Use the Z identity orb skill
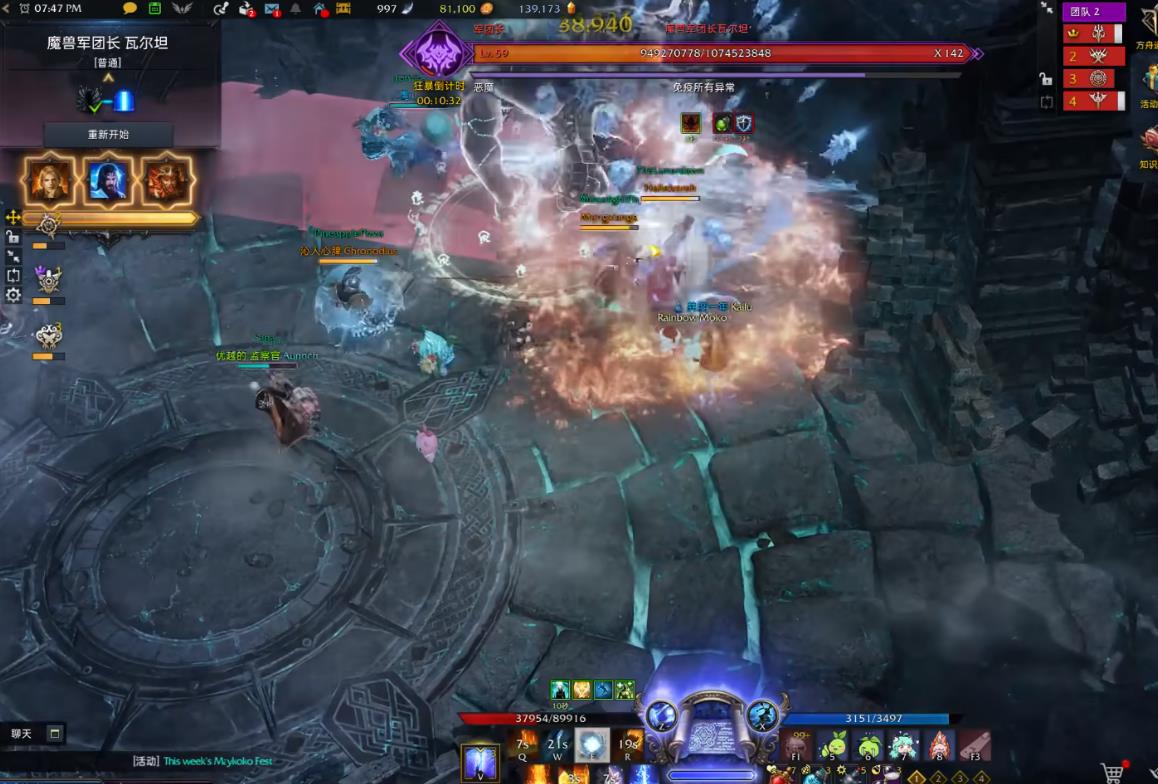The height and width of the screenshot is (784, 1158). (659, 714)
